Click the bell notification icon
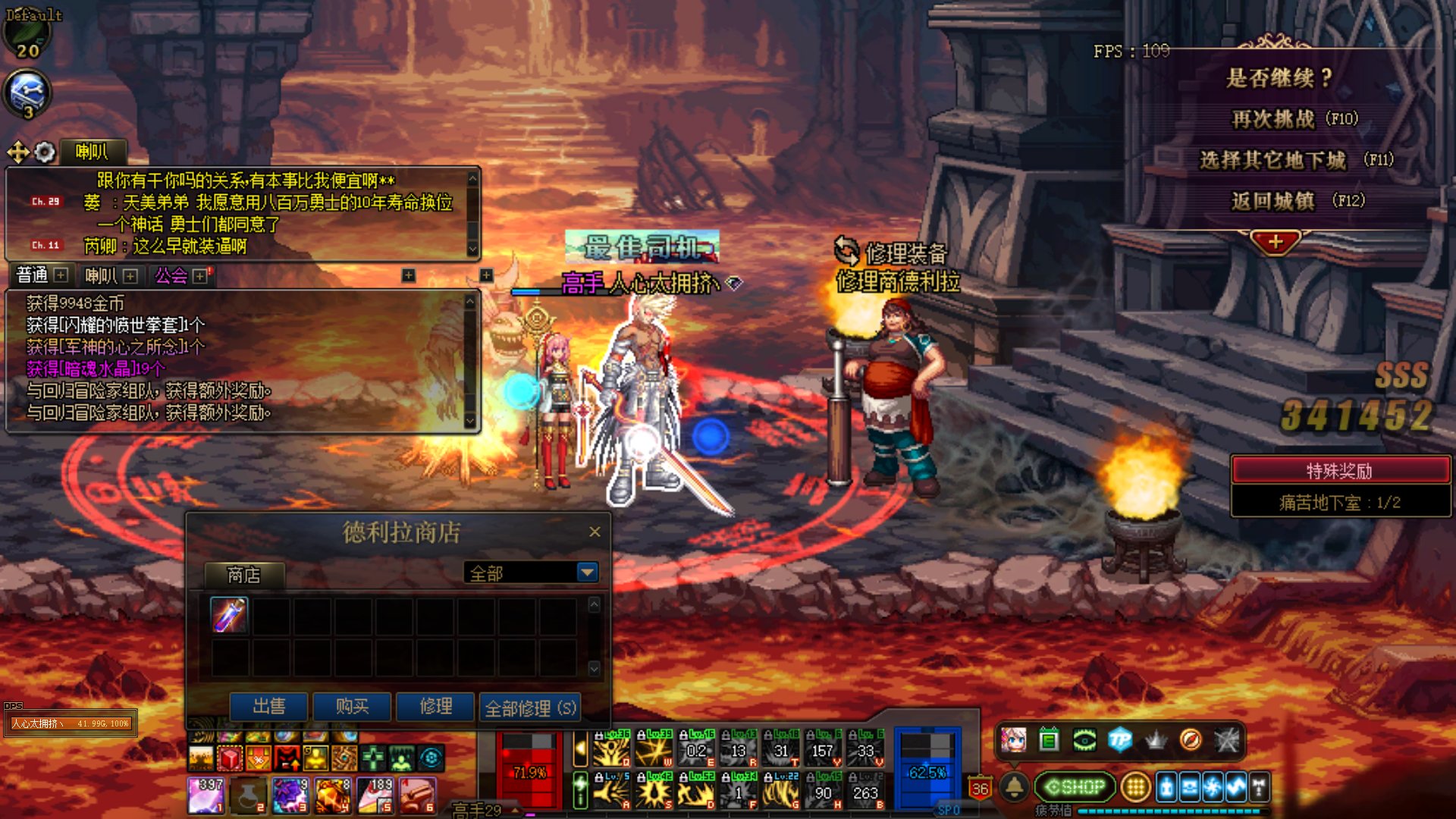This screenshot has height=819, width=1456. [1015, 787]
